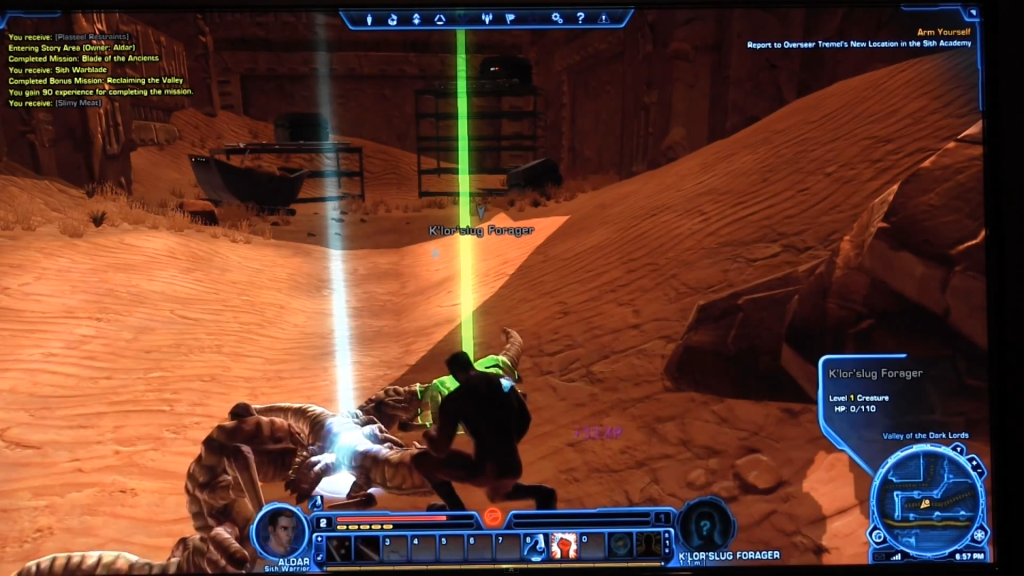Open the warning triangle ticket icon
The width and height of the screenshot is (1024, 576).
coord(604,18)
